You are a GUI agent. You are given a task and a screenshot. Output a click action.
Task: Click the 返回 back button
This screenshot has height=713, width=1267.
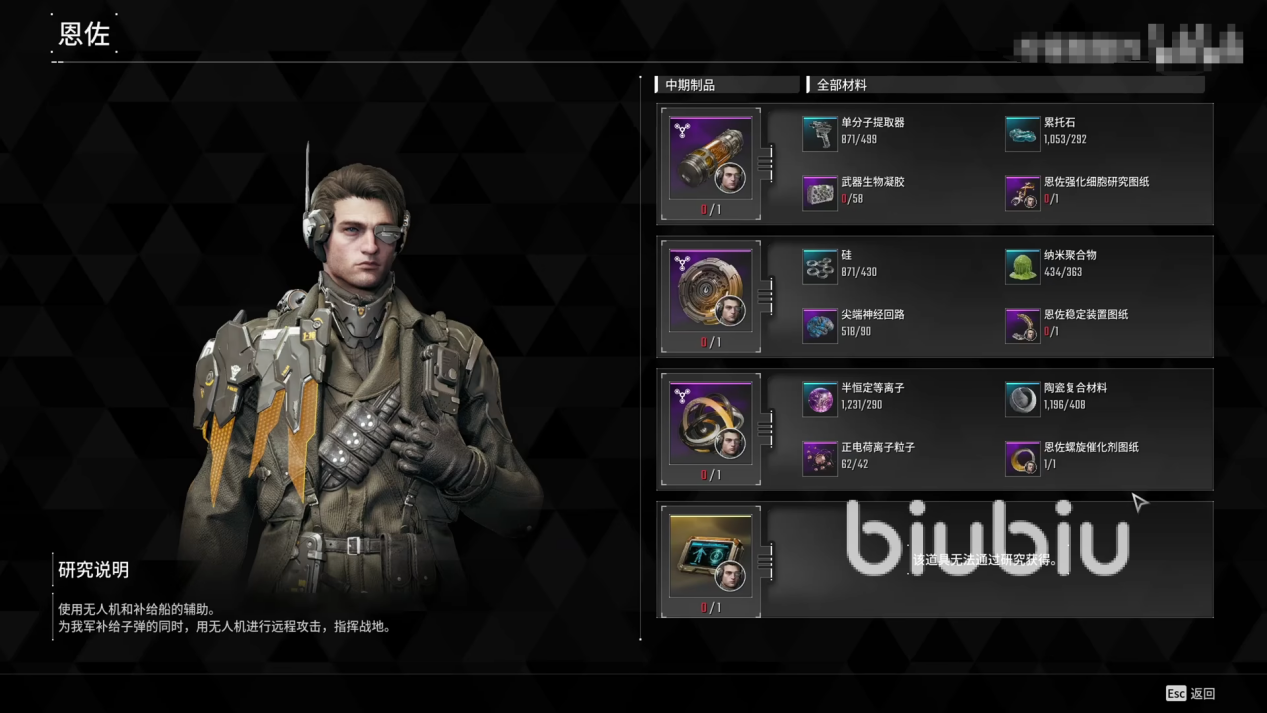coord(1191,693)
